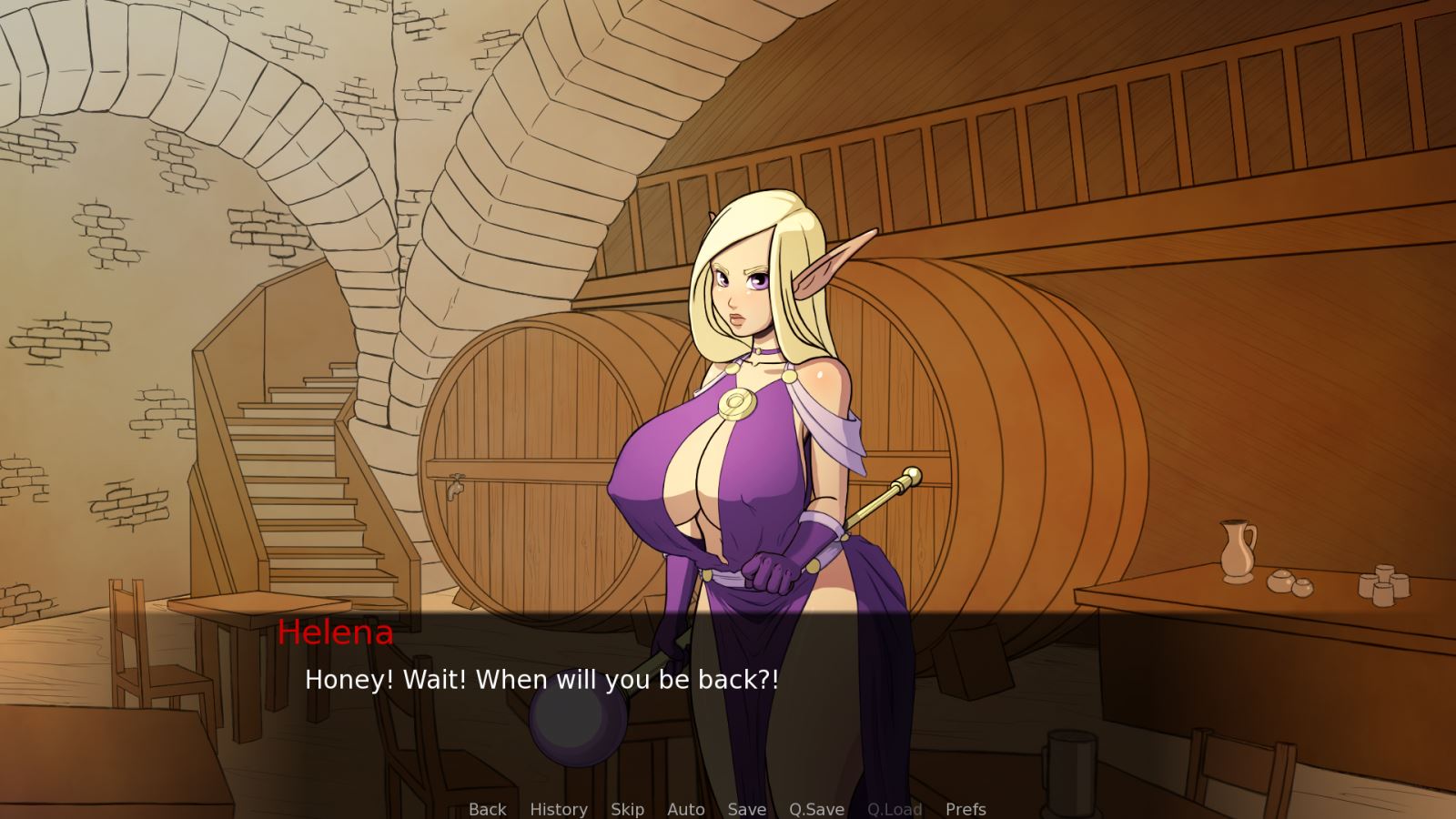
Task: Go back one dialogue line
Action: coord(487,809)
